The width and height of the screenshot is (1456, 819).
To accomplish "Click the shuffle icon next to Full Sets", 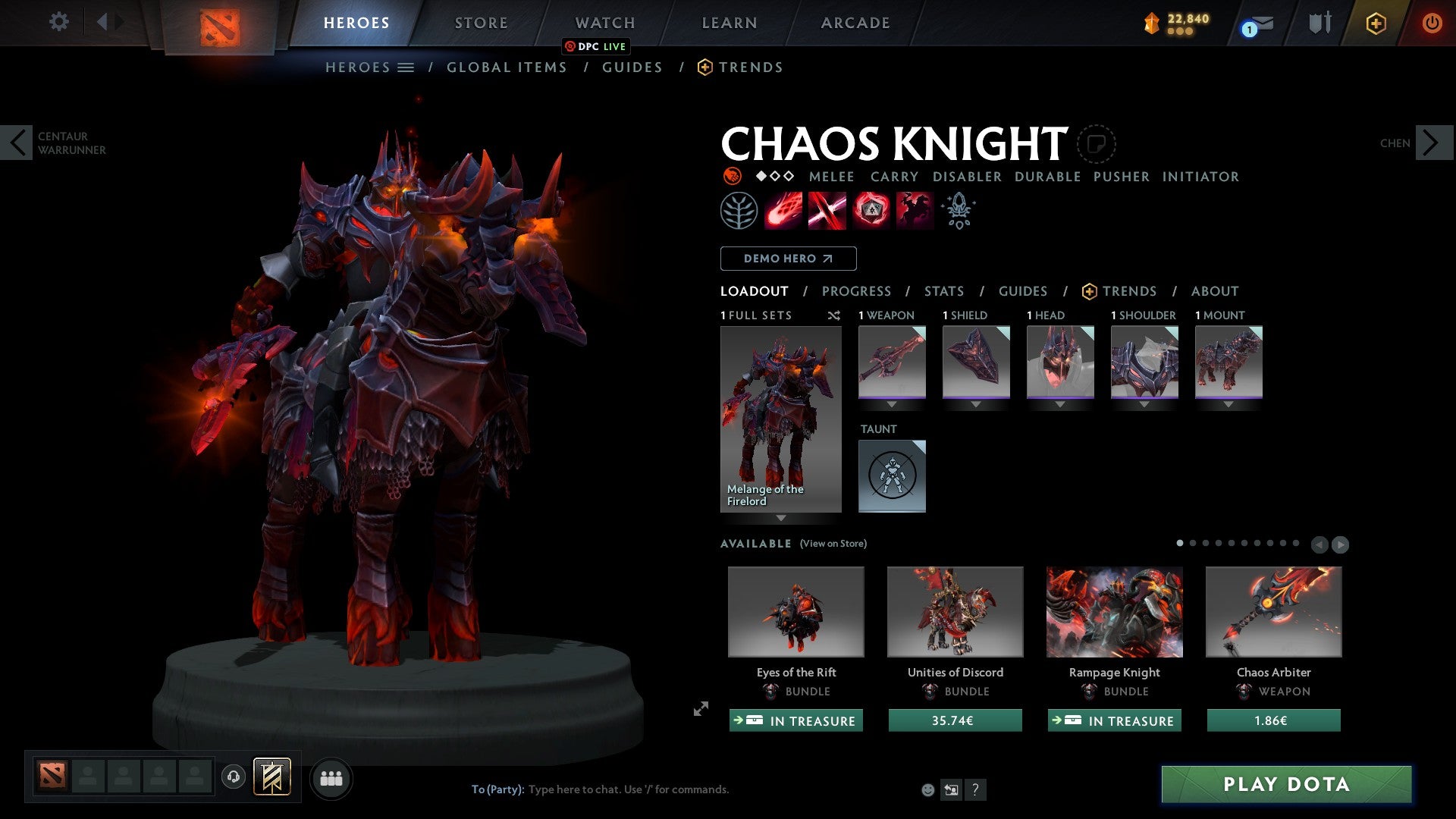I will pos(834,316).
